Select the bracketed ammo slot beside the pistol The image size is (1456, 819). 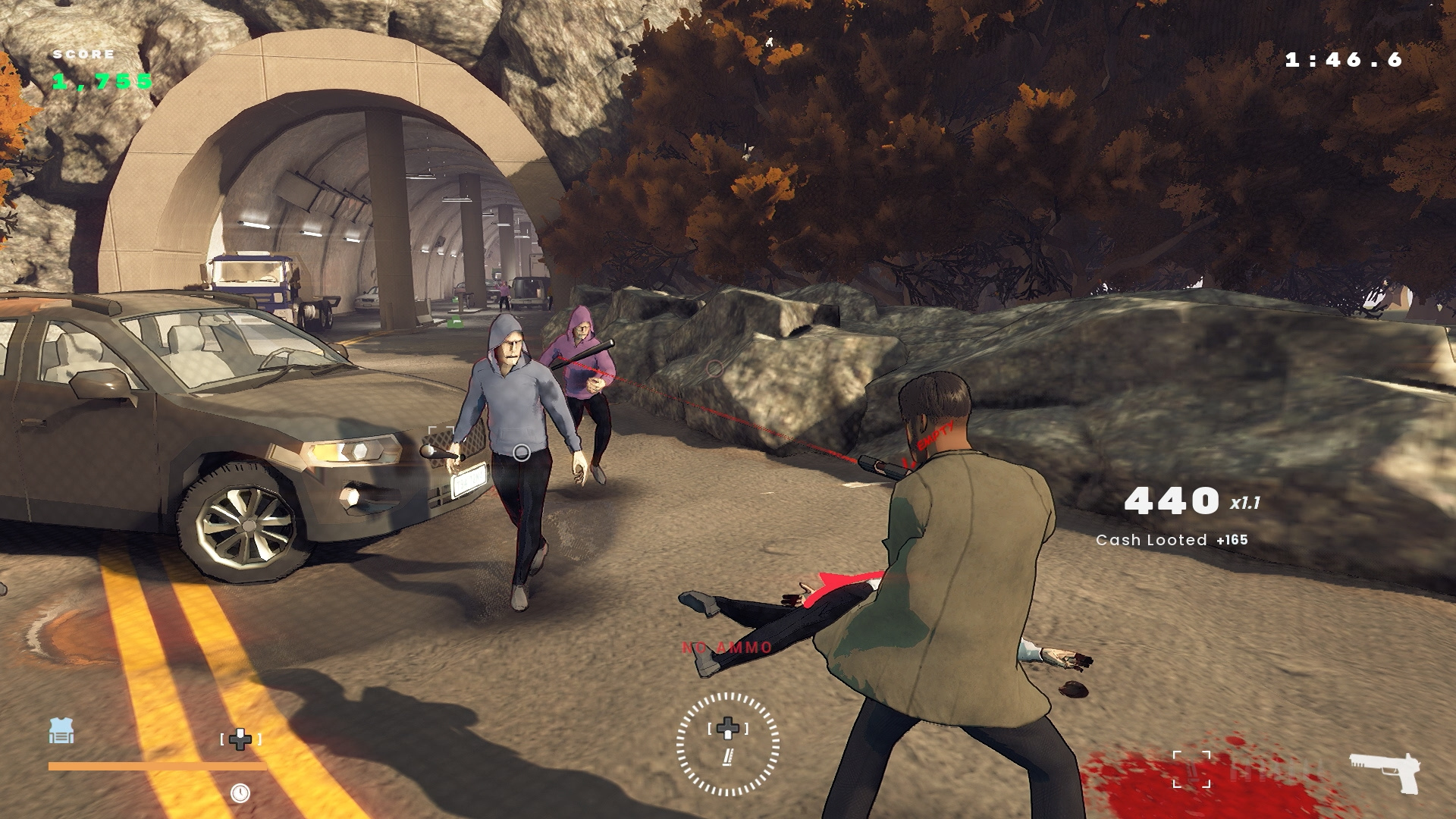tap(1191, 770)
